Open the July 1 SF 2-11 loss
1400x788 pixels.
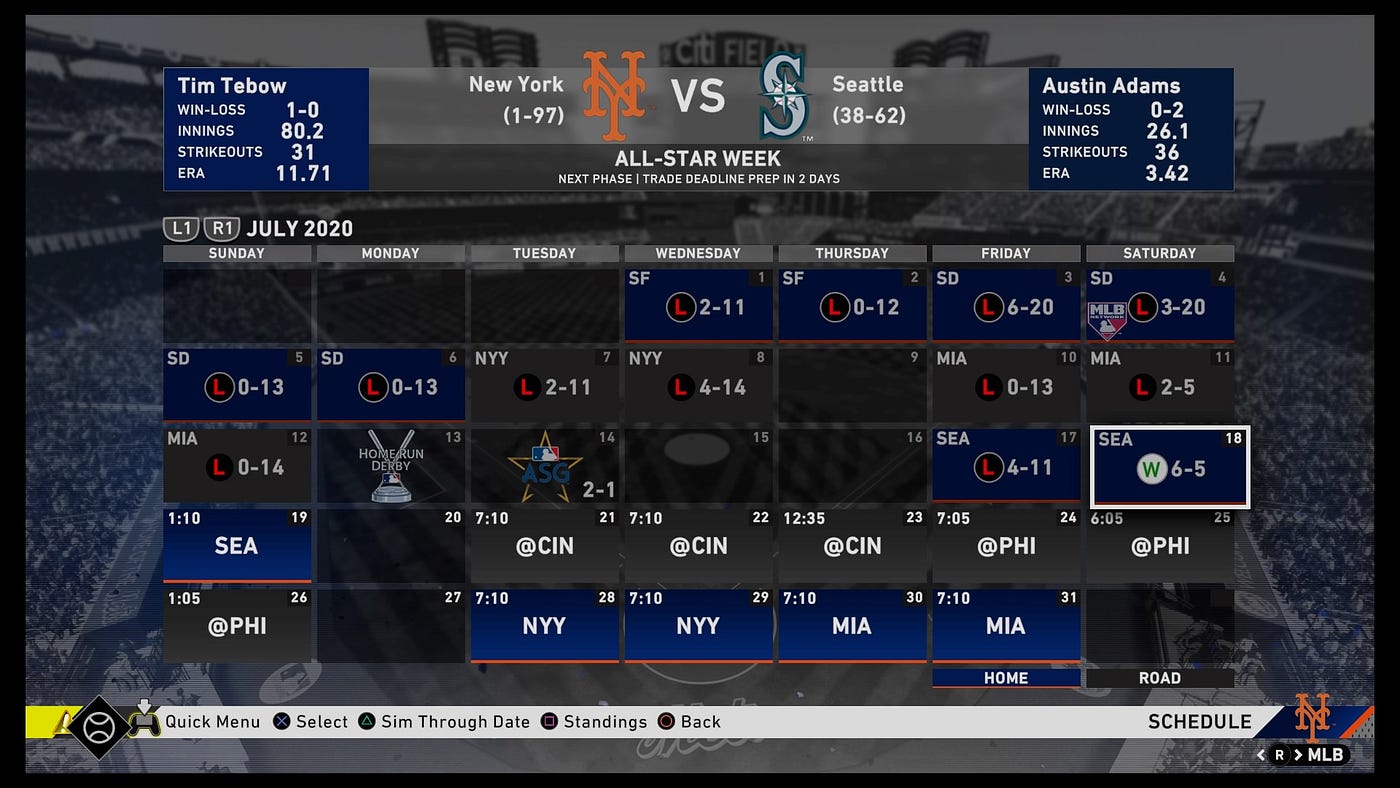698,305
